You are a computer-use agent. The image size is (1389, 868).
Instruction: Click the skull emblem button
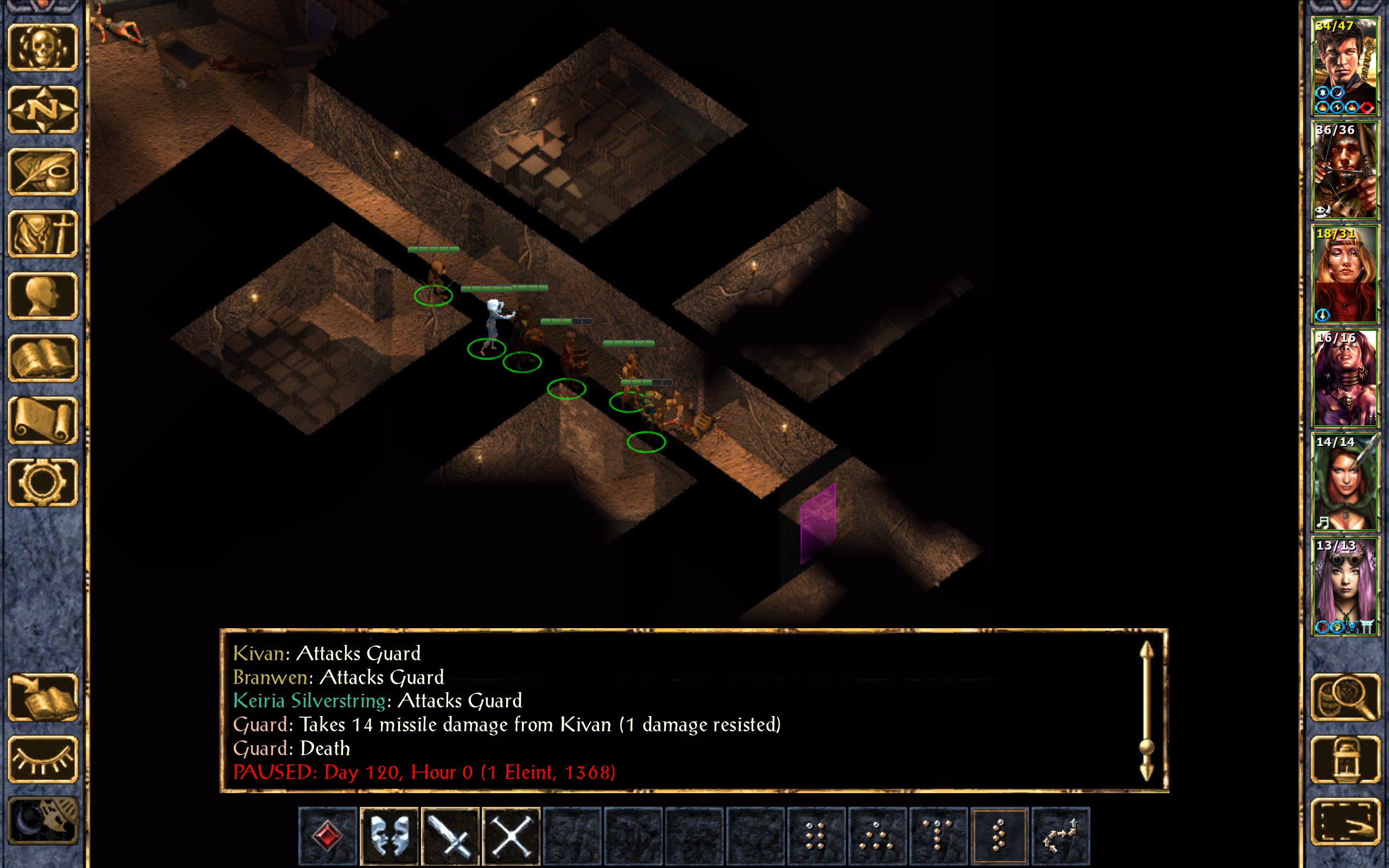click(x=42, y=48)
